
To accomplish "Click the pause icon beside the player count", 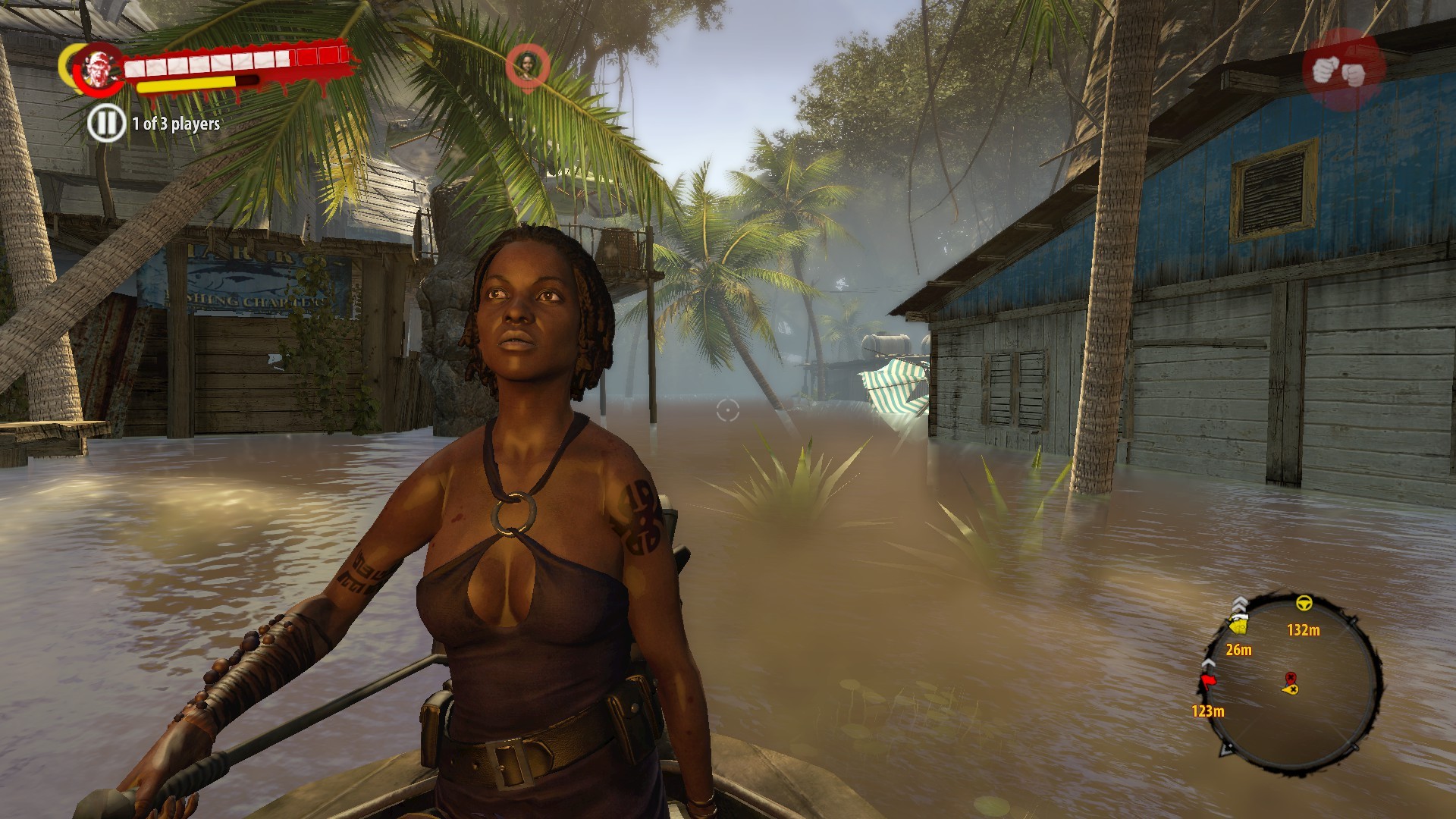I will click(x=106, y=123).
